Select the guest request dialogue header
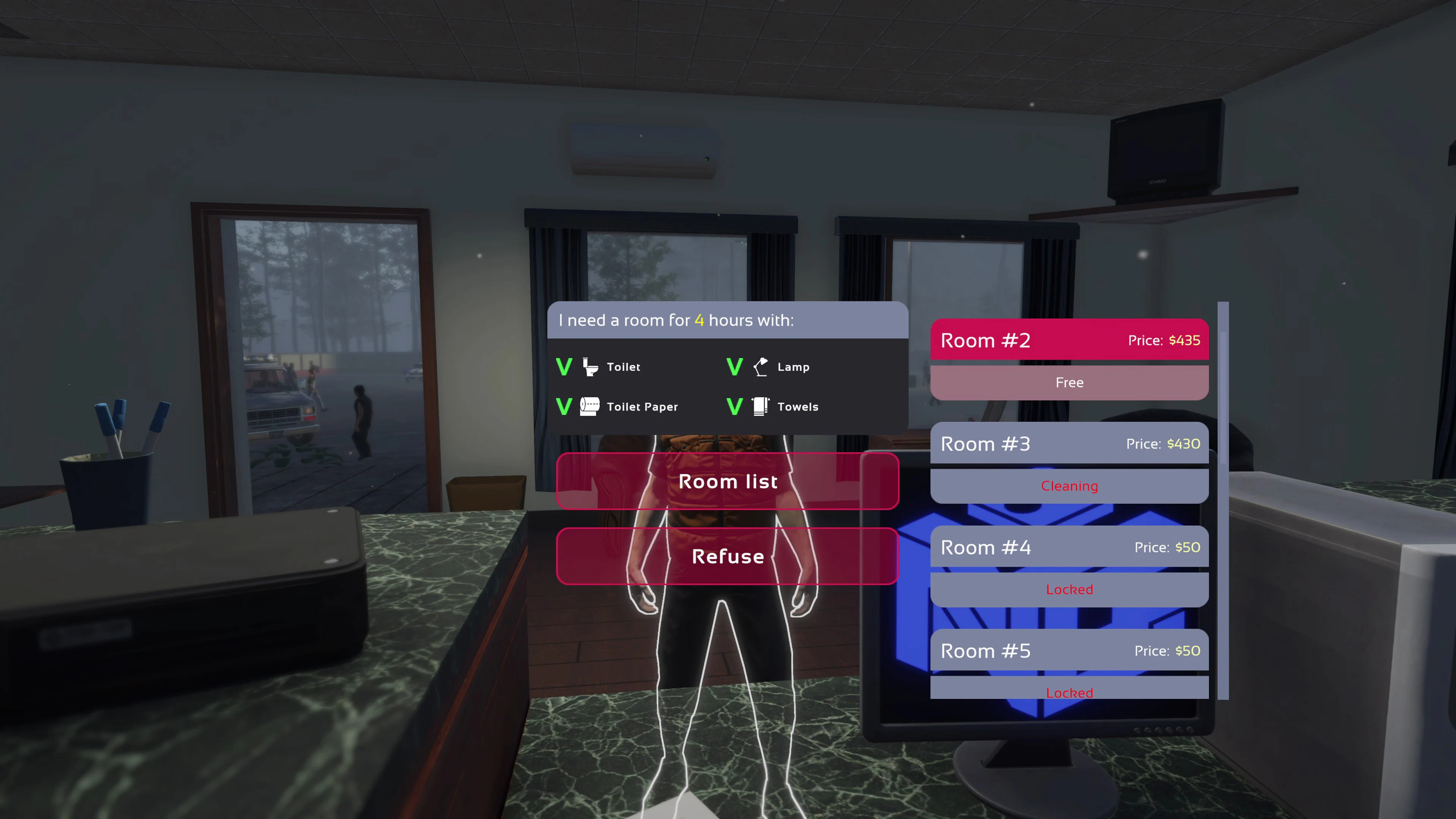The image size is (1456, 819). coord(676,320)
